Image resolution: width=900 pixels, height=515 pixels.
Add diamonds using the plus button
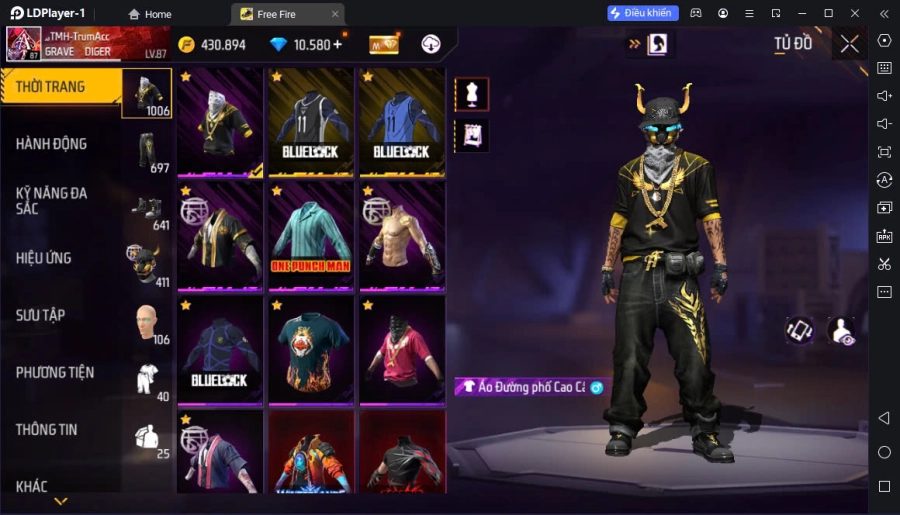click(x=337, y=44)
